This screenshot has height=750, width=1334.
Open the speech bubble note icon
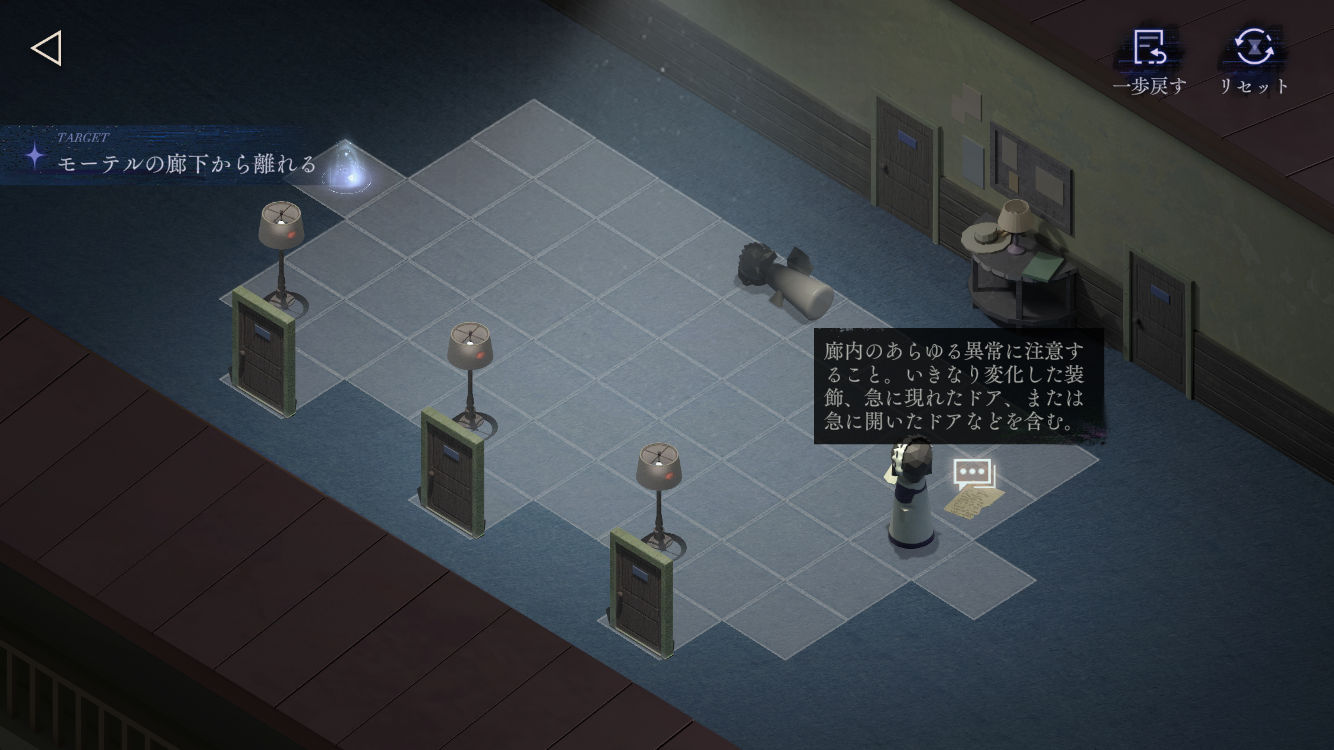pos(973,473)
